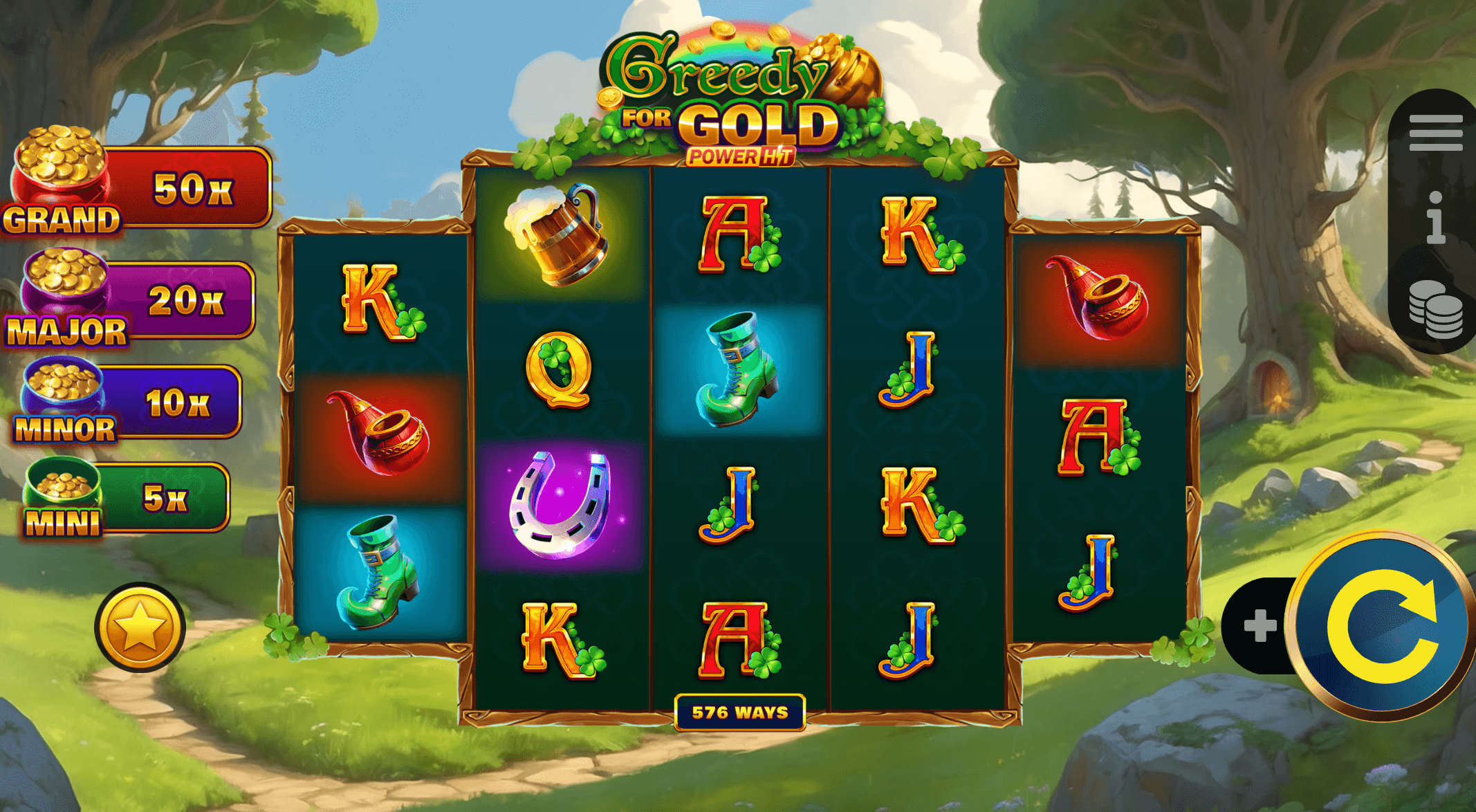Tap the MINI 5x jackpot banner

[x=111, y=495]
